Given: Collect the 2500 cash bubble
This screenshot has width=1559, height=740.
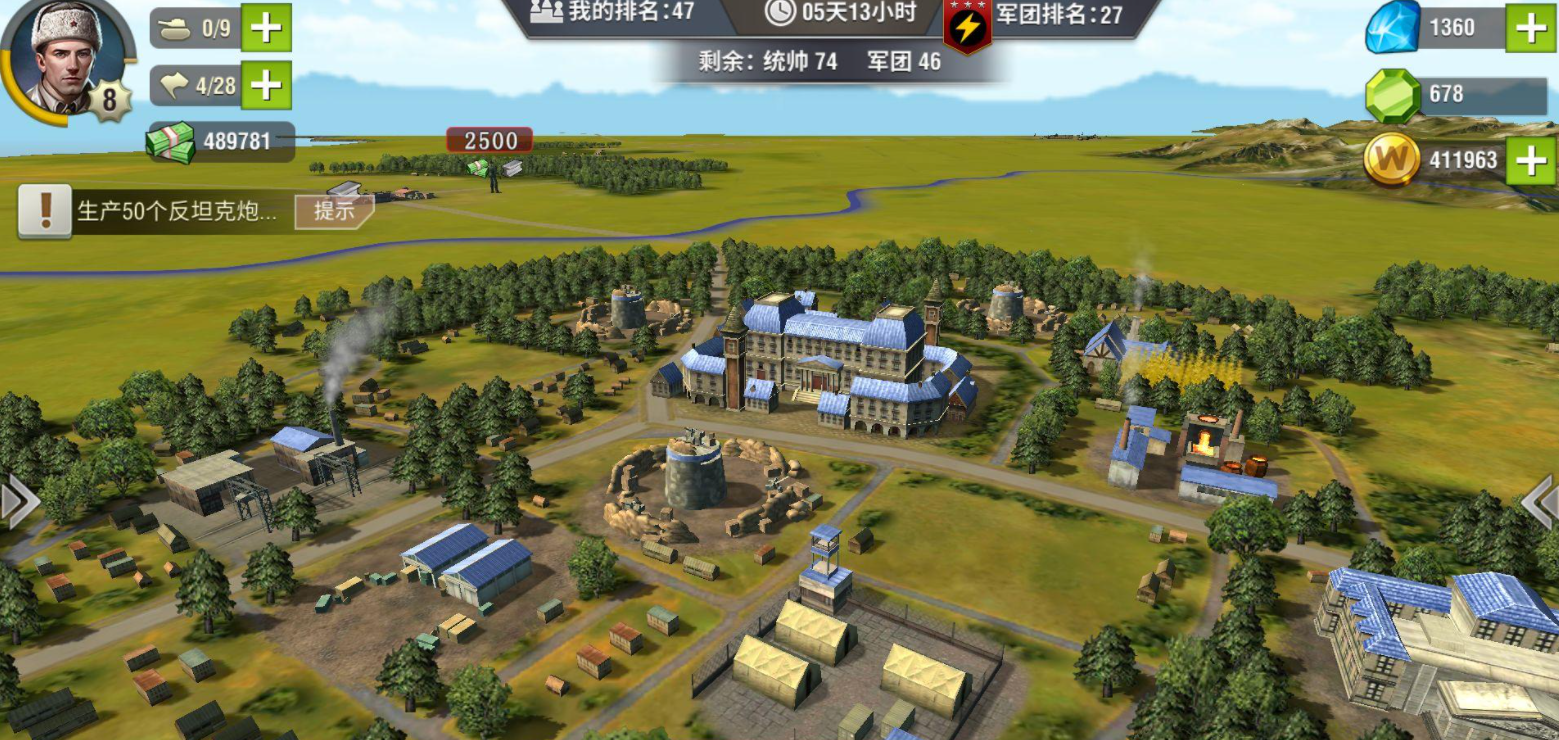Looking at the screenshot, I should tap(489, 142).
